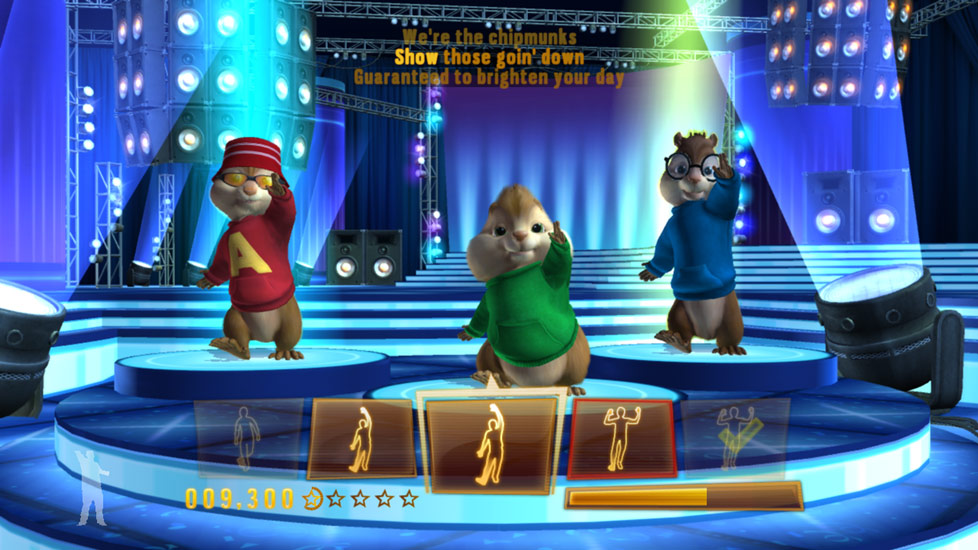Choose the faded standing-pose move card
Image resolution: width=978 pixels, height=550 pixels.
click(247, 437)
